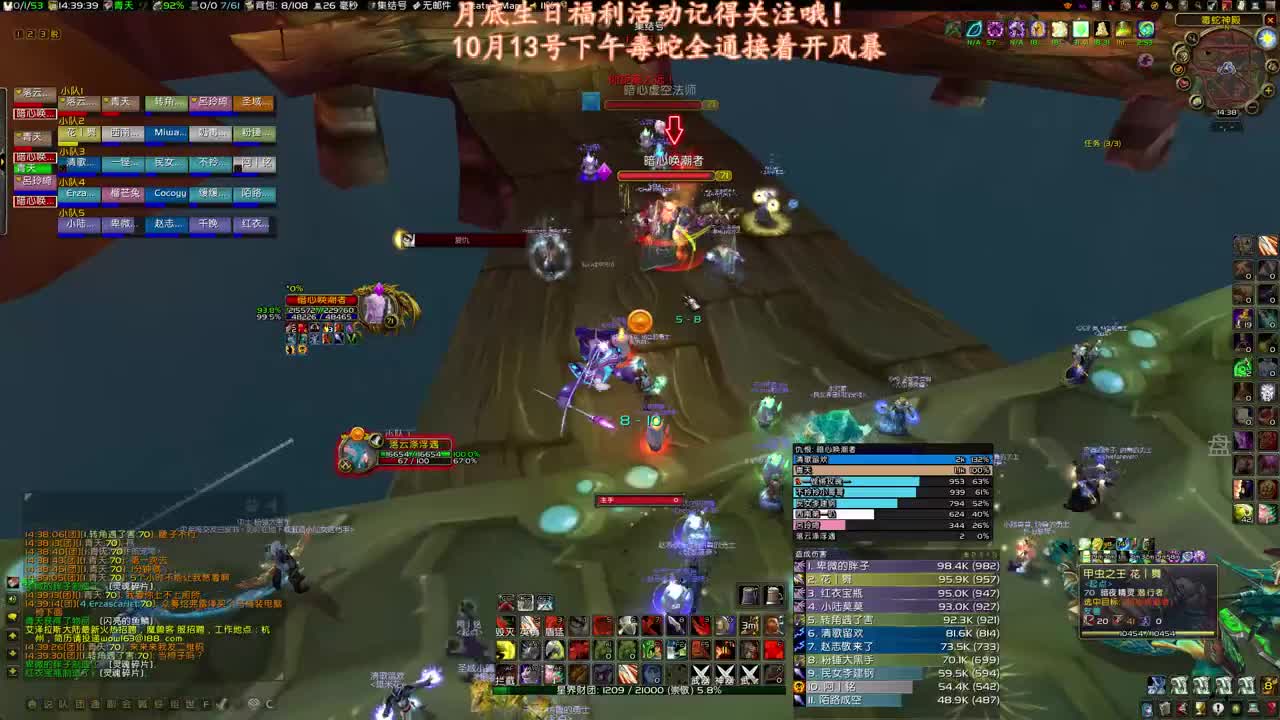1280x720 pixels.
Task: Open the blue character info micro menu icon
Action: coord(1148,708)
